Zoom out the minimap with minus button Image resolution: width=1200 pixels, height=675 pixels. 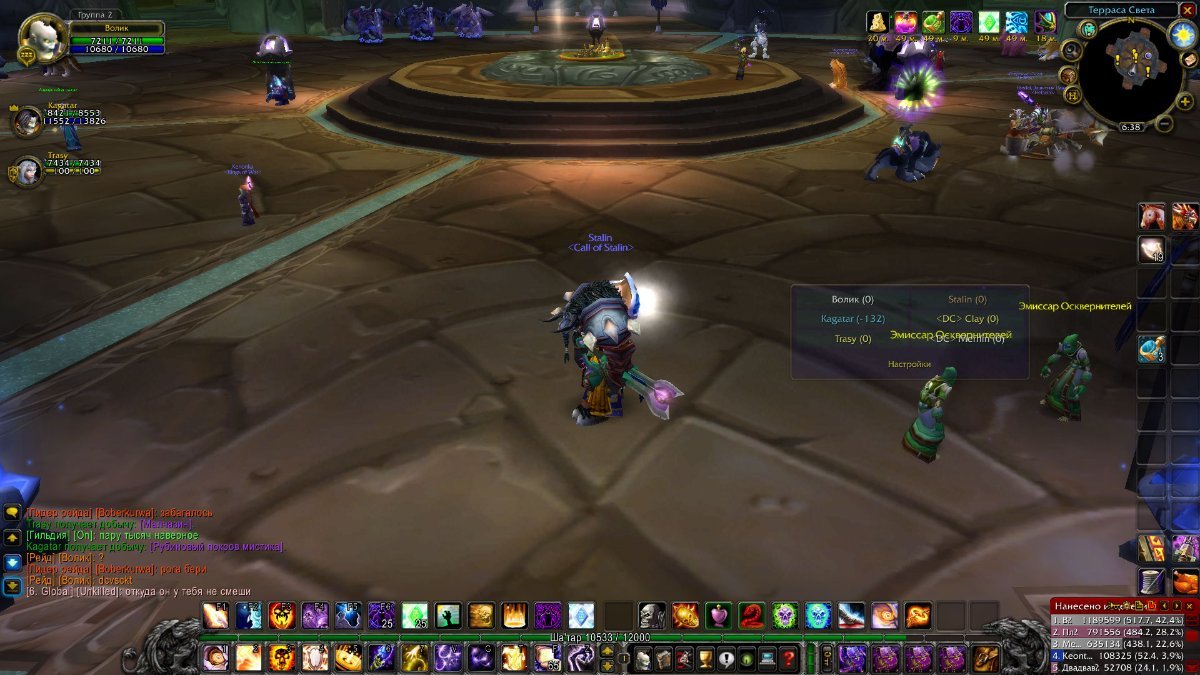pos(1164,124)
